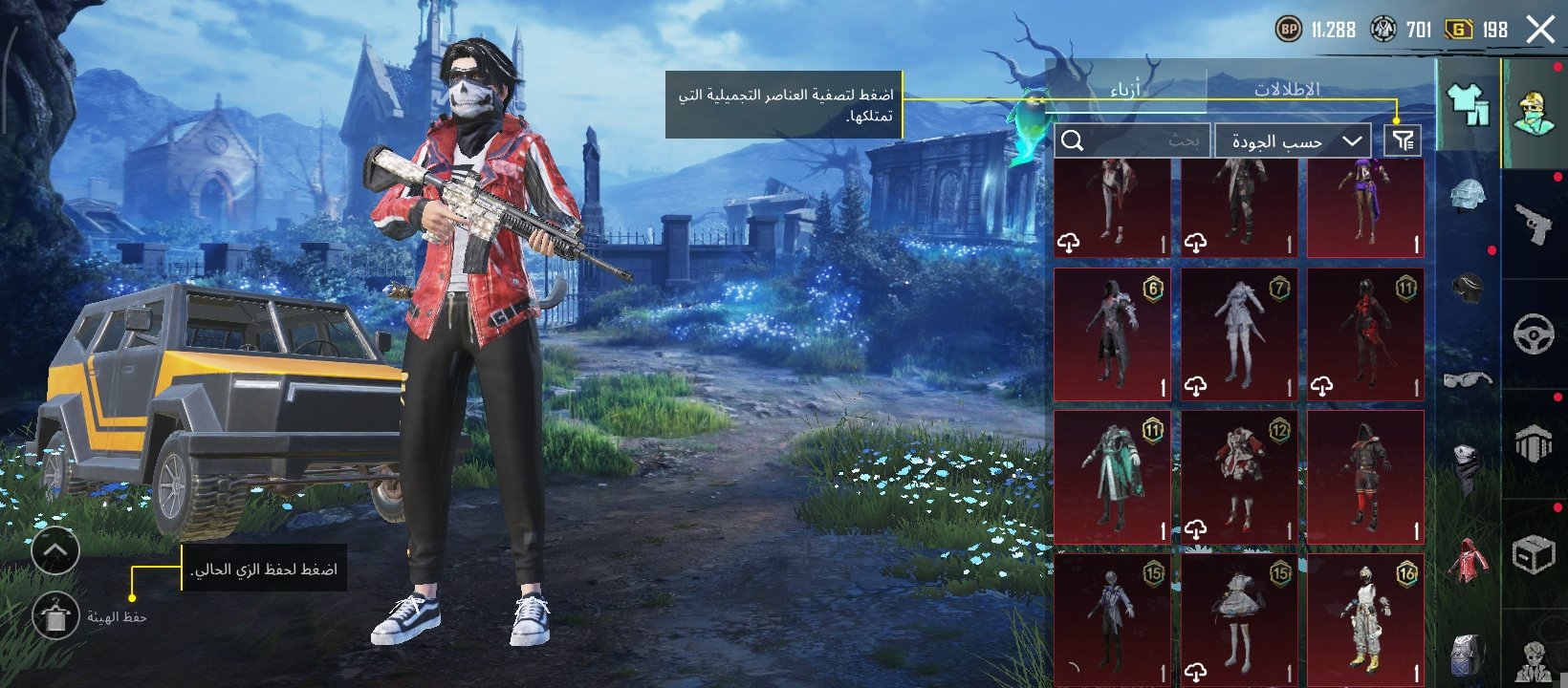Open the steering wheel vehicles category
The width and height of the screenshot is (1568, 688).
click(1534, 333)
